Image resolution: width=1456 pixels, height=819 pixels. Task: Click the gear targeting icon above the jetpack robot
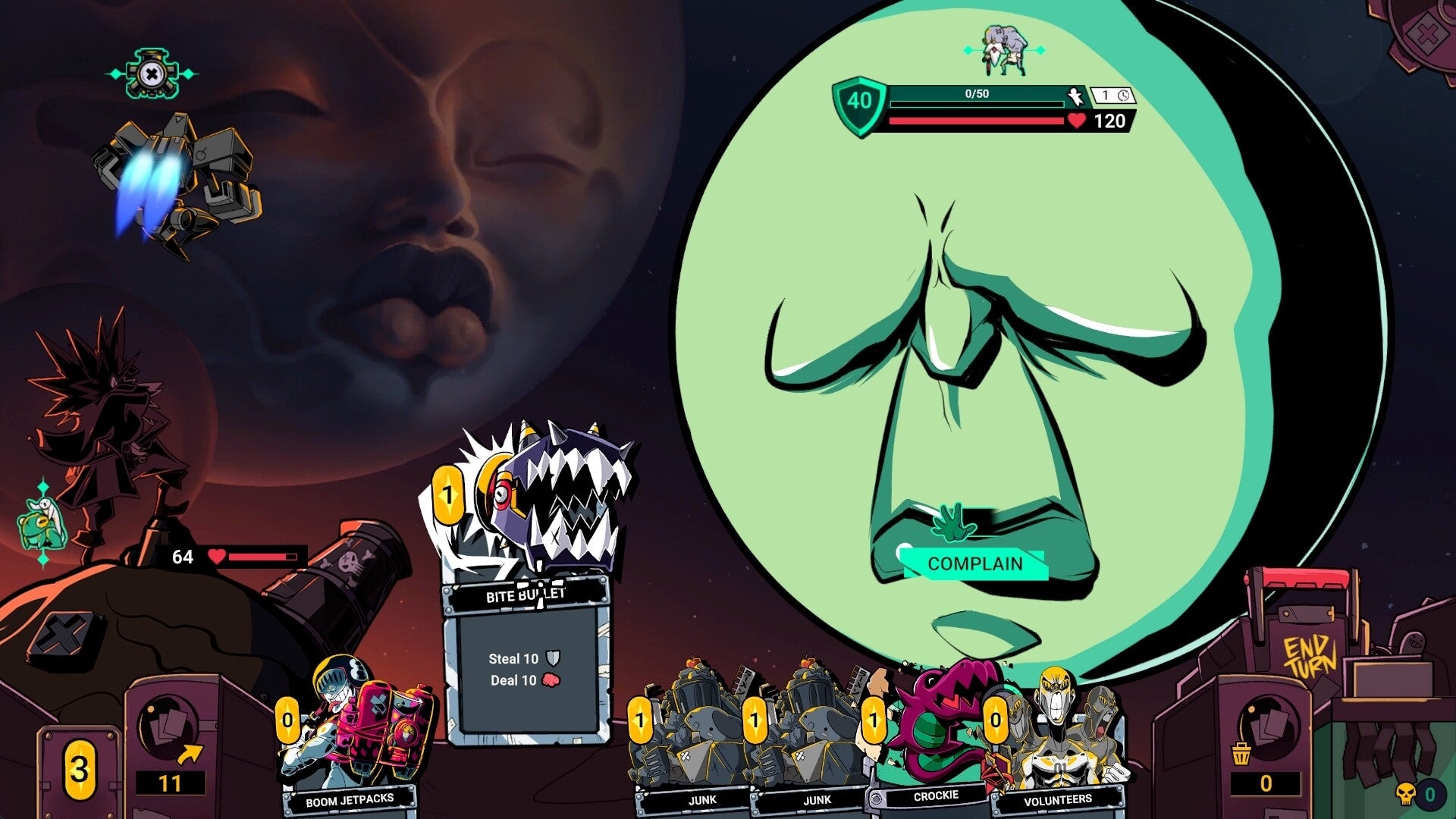[152, 74]
